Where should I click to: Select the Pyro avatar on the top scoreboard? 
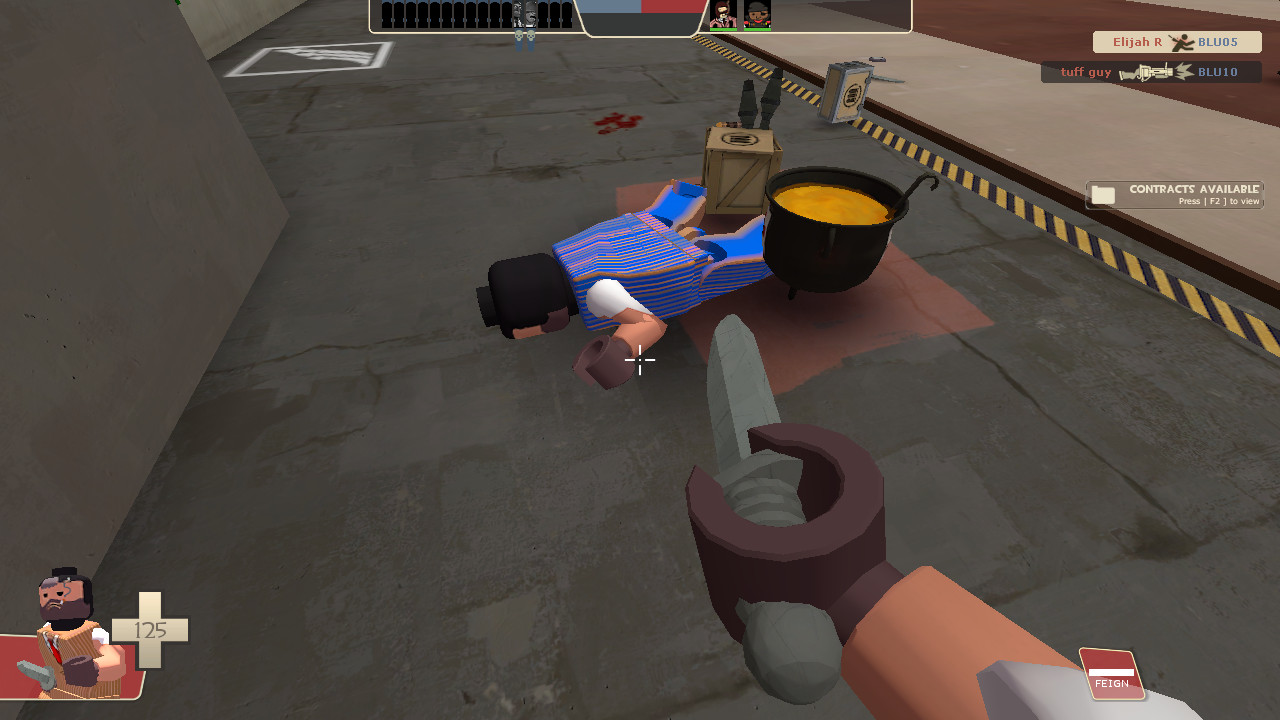[x=724, y=15]
